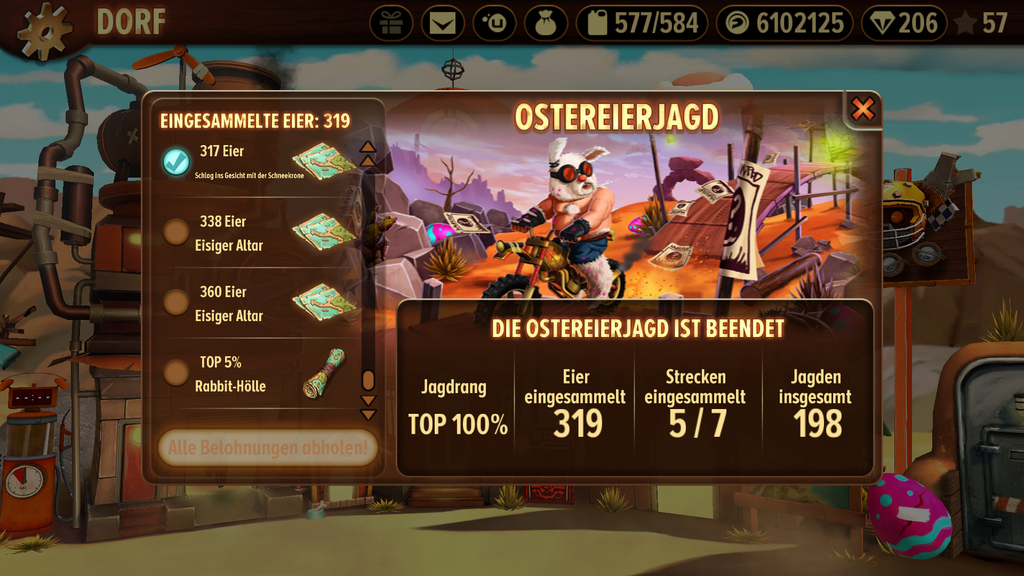The image size is (1024, 576).
Task: Open the gift box icon
Action: click(391, 23)
